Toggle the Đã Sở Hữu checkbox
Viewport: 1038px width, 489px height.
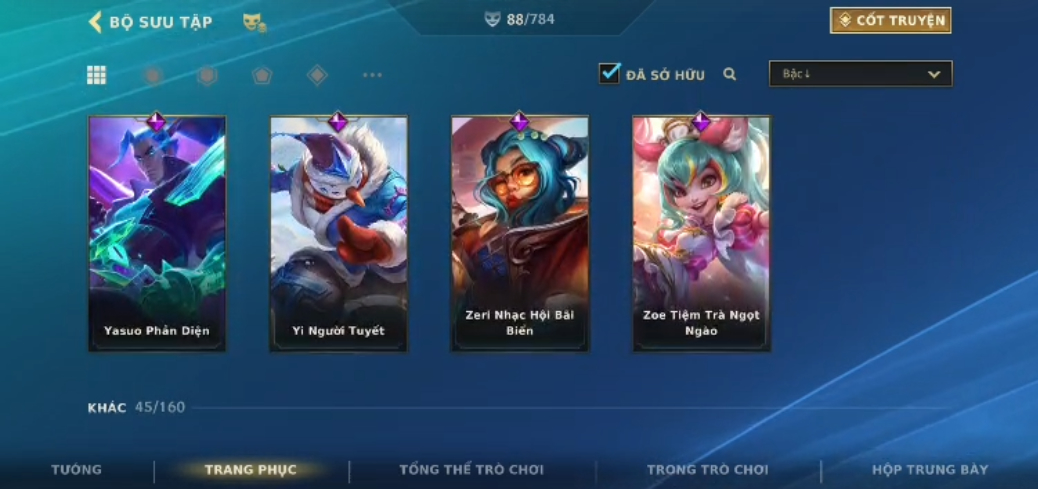tap(609, 74)
